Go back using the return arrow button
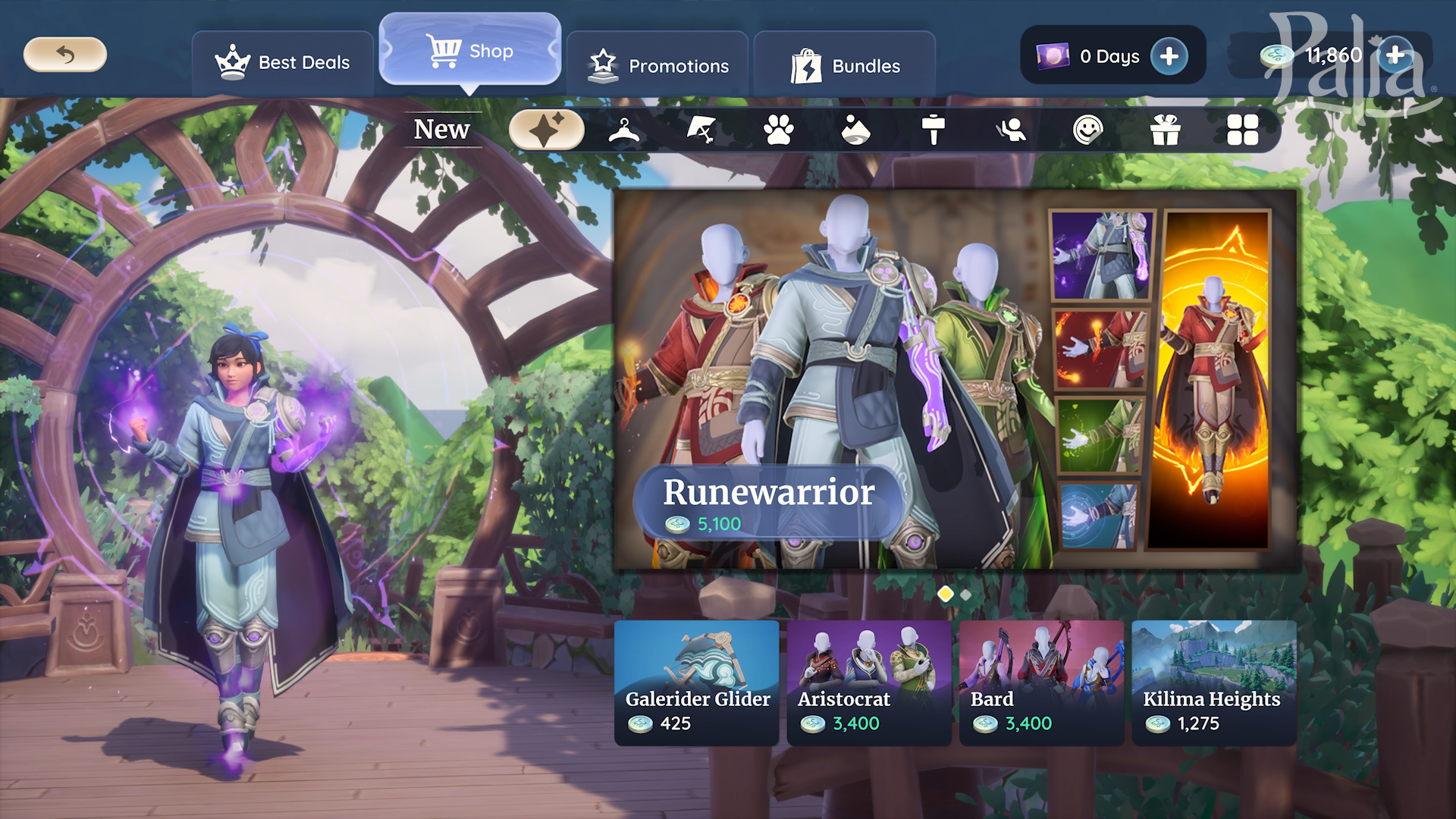This screenshot has width=1456, height=819. point(65,55)
